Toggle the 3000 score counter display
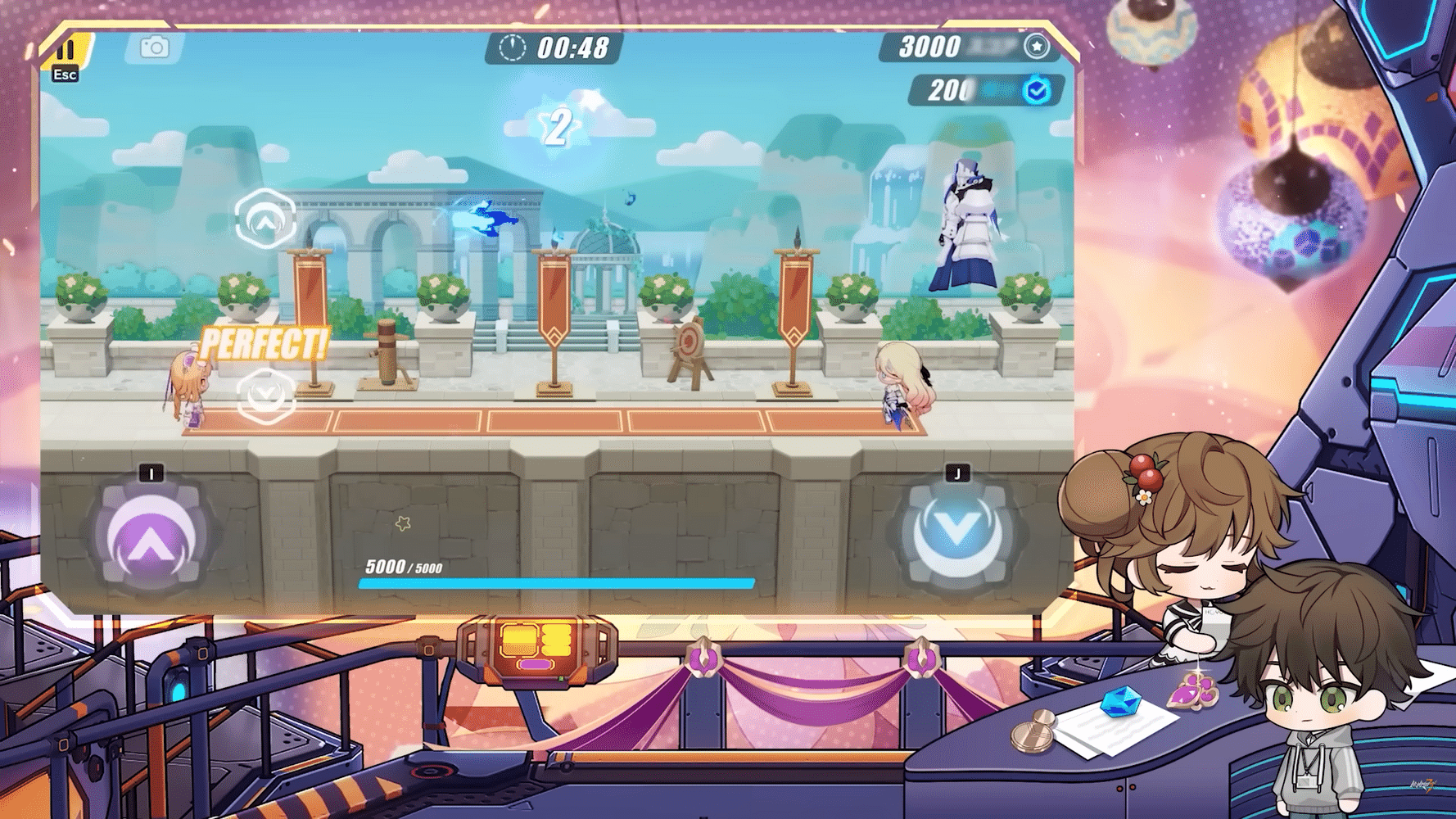The height and width of the screenshot is (819, 1456). [x=929, y=48]
